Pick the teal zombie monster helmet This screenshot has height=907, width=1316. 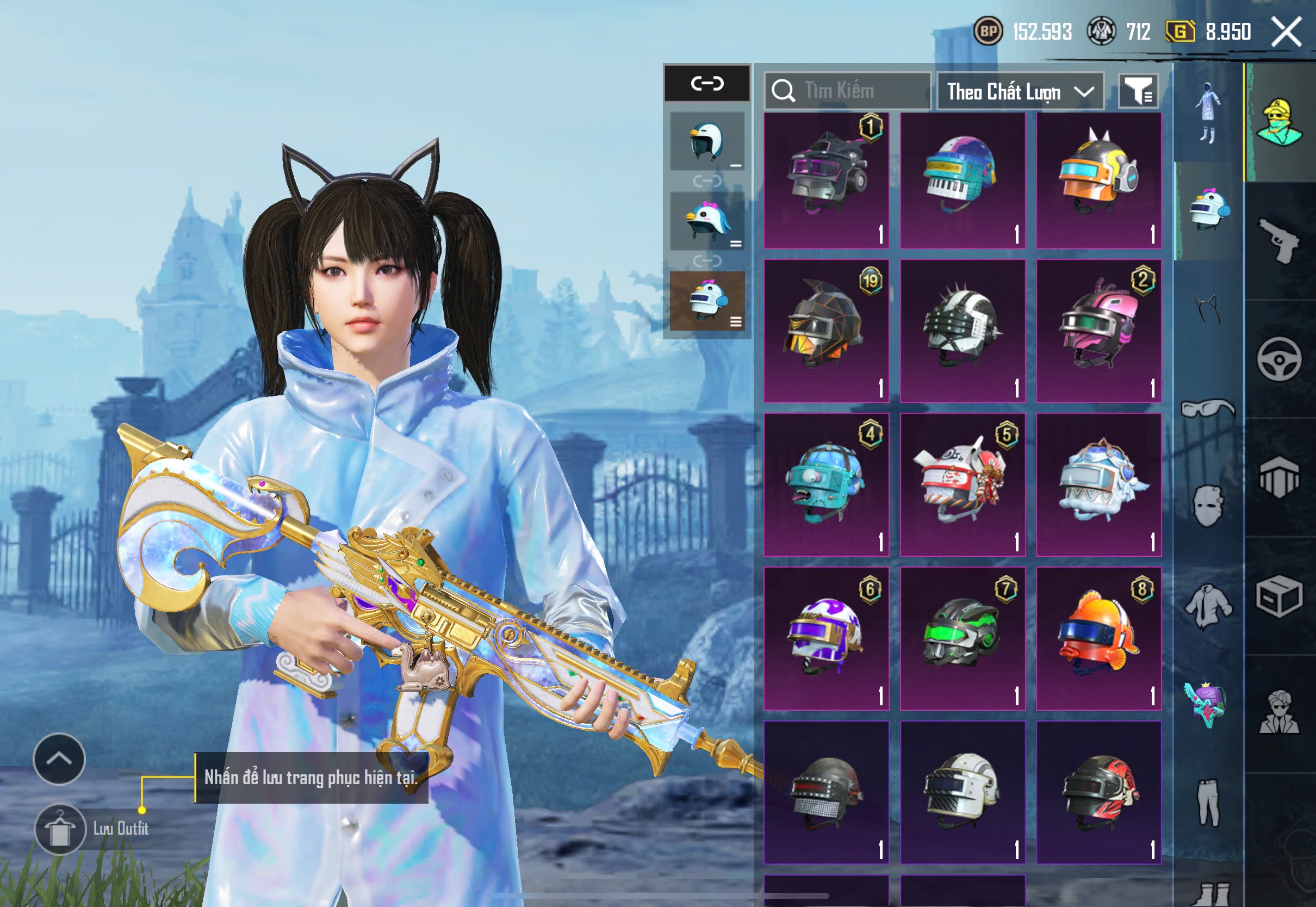(826, 484)
